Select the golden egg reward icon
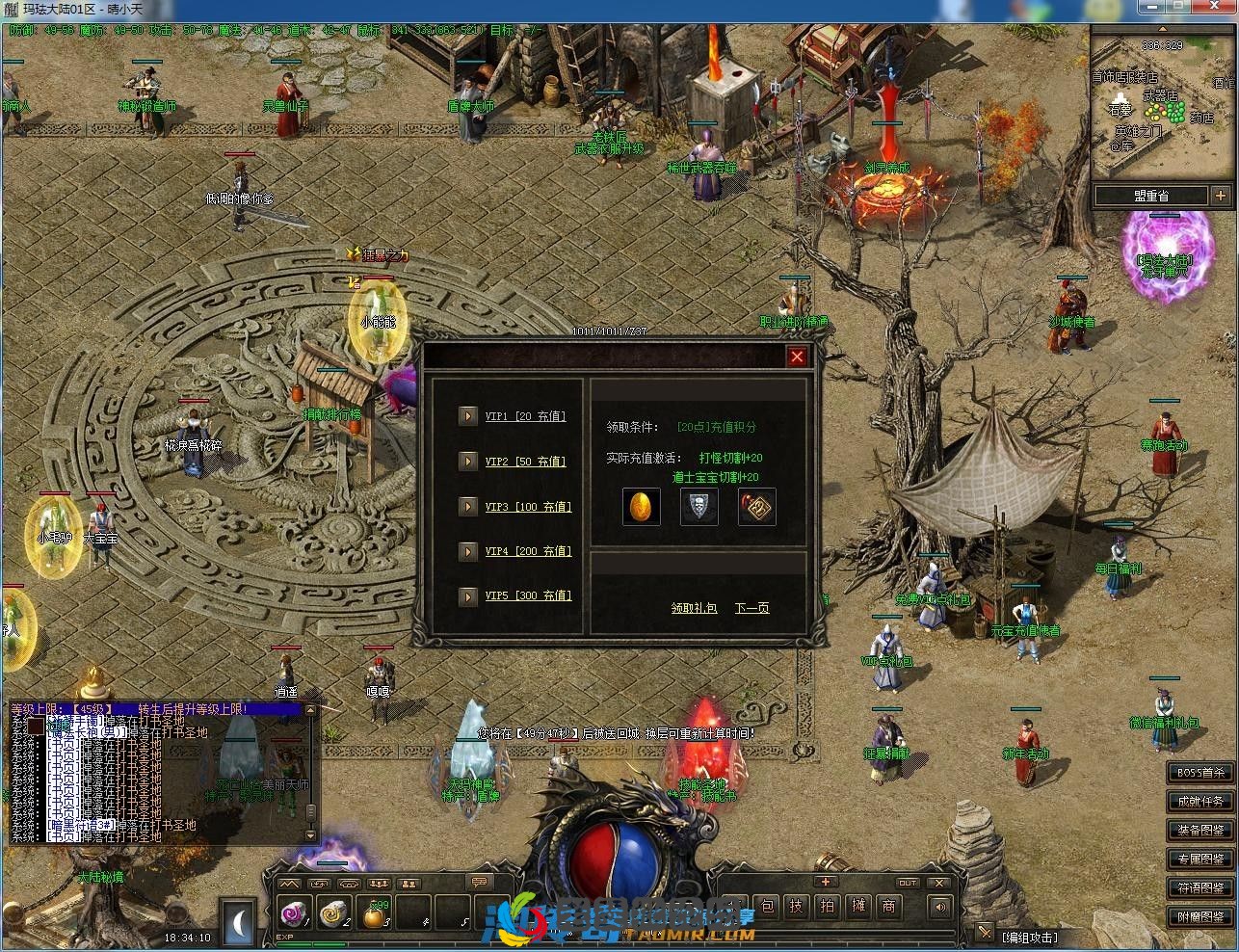This screenshot has height=952, width=1239. tap(641, 507)
